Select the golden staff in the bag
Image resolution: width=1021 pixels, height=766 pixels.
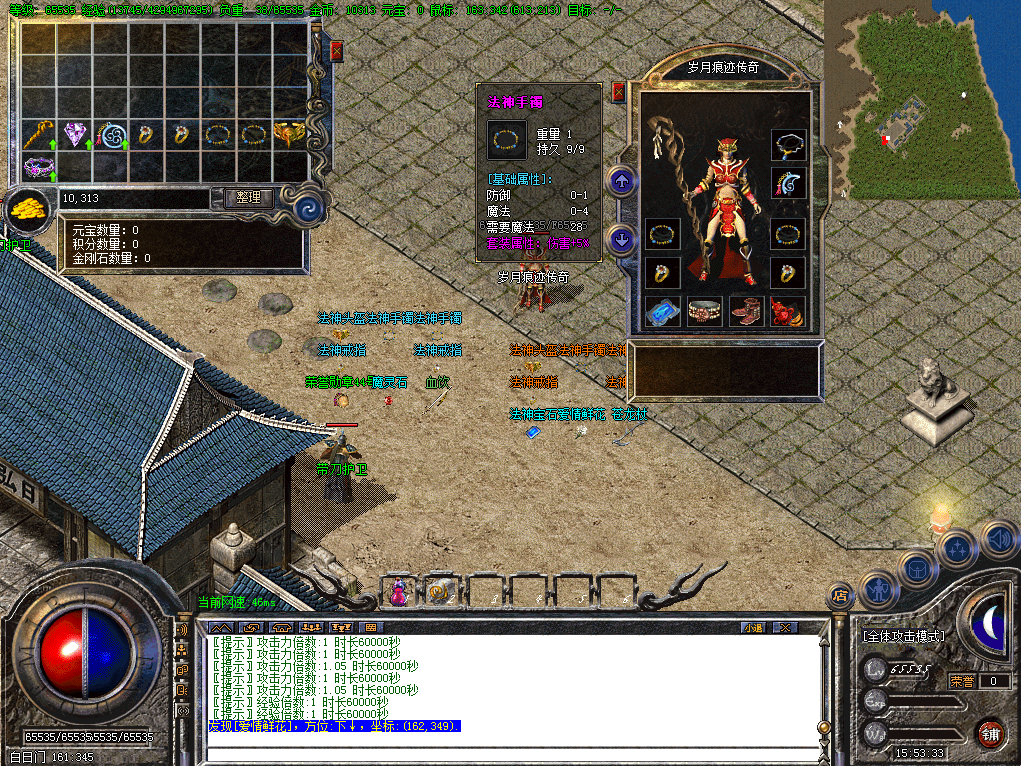coord(39,133)
